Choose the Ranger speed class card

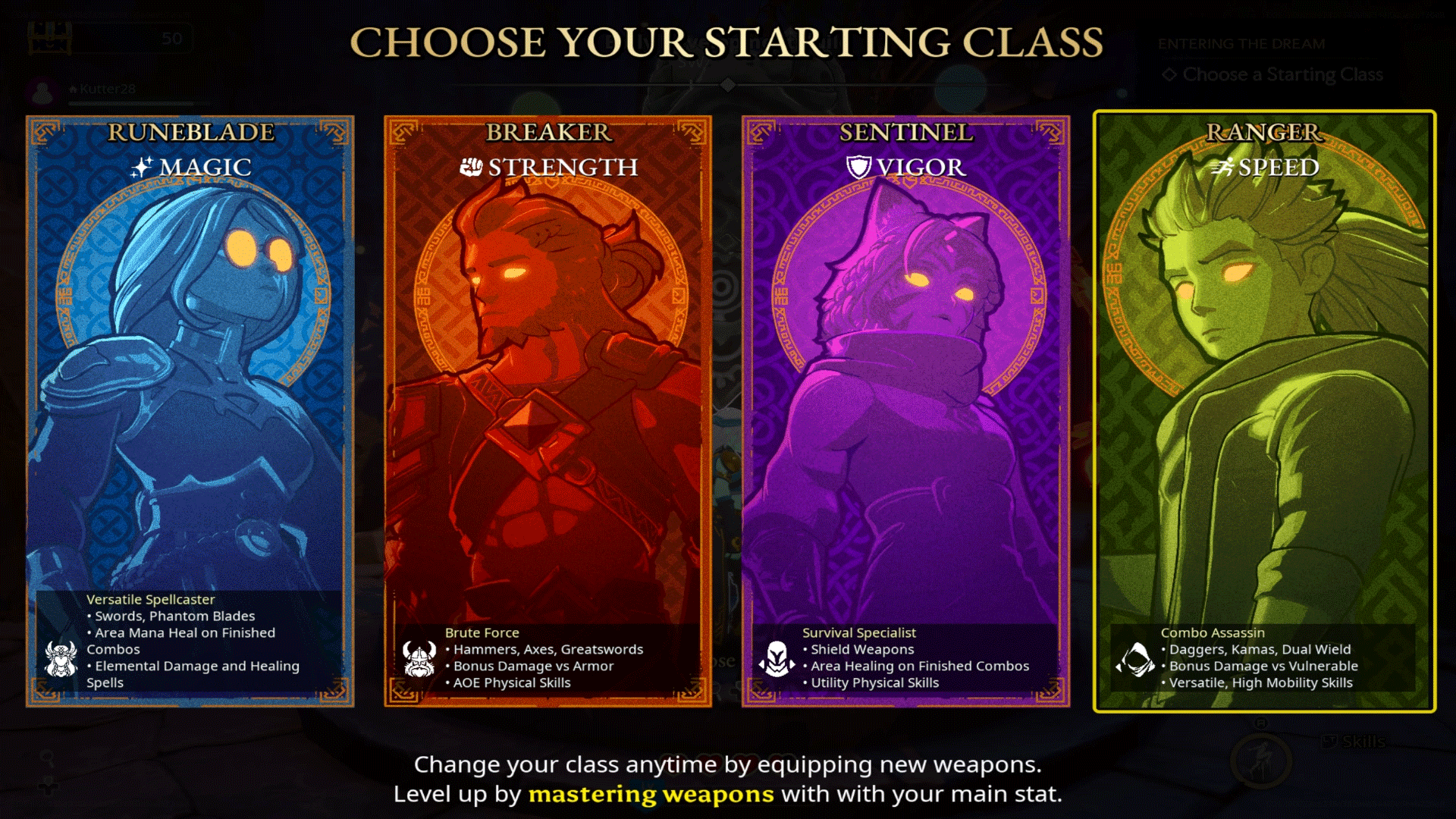[x=1264, y=411]
